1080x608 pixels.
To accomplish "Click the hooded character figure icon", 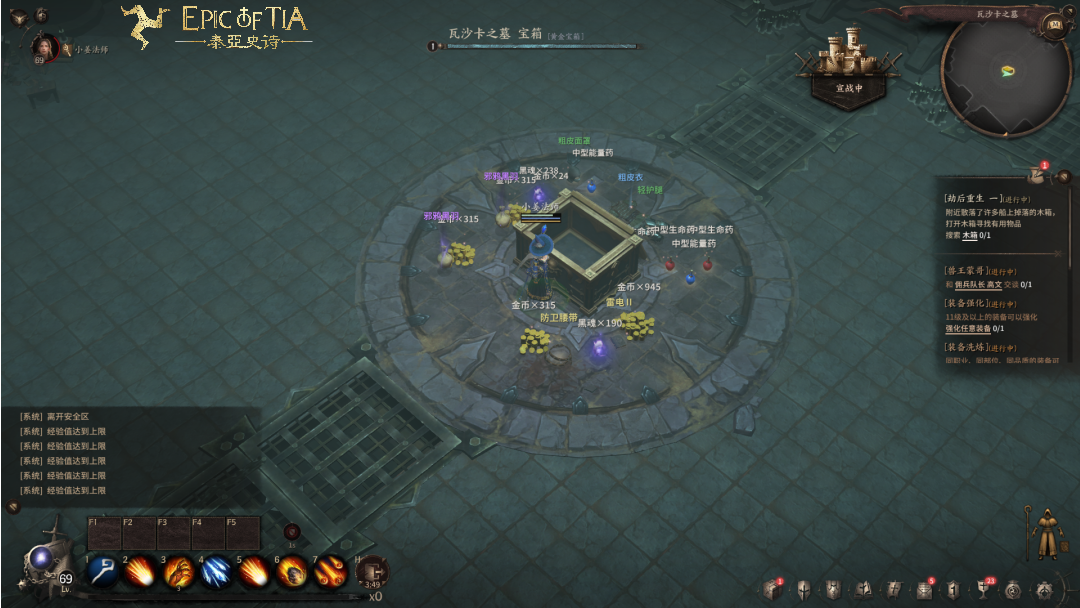I will coord(1044,533).
